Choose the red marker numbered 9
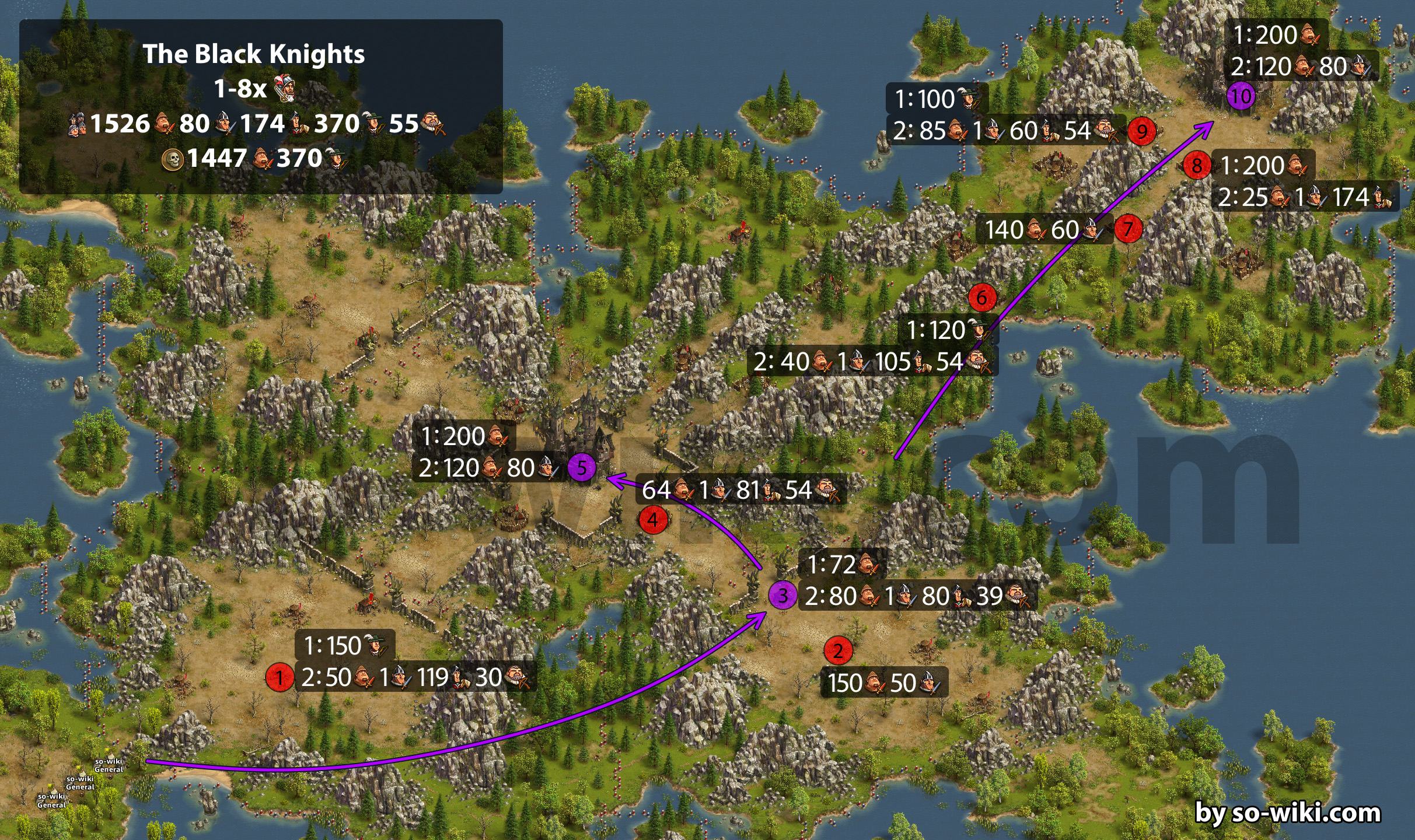Screen dimensions: 1415x840 point(1141,131)
